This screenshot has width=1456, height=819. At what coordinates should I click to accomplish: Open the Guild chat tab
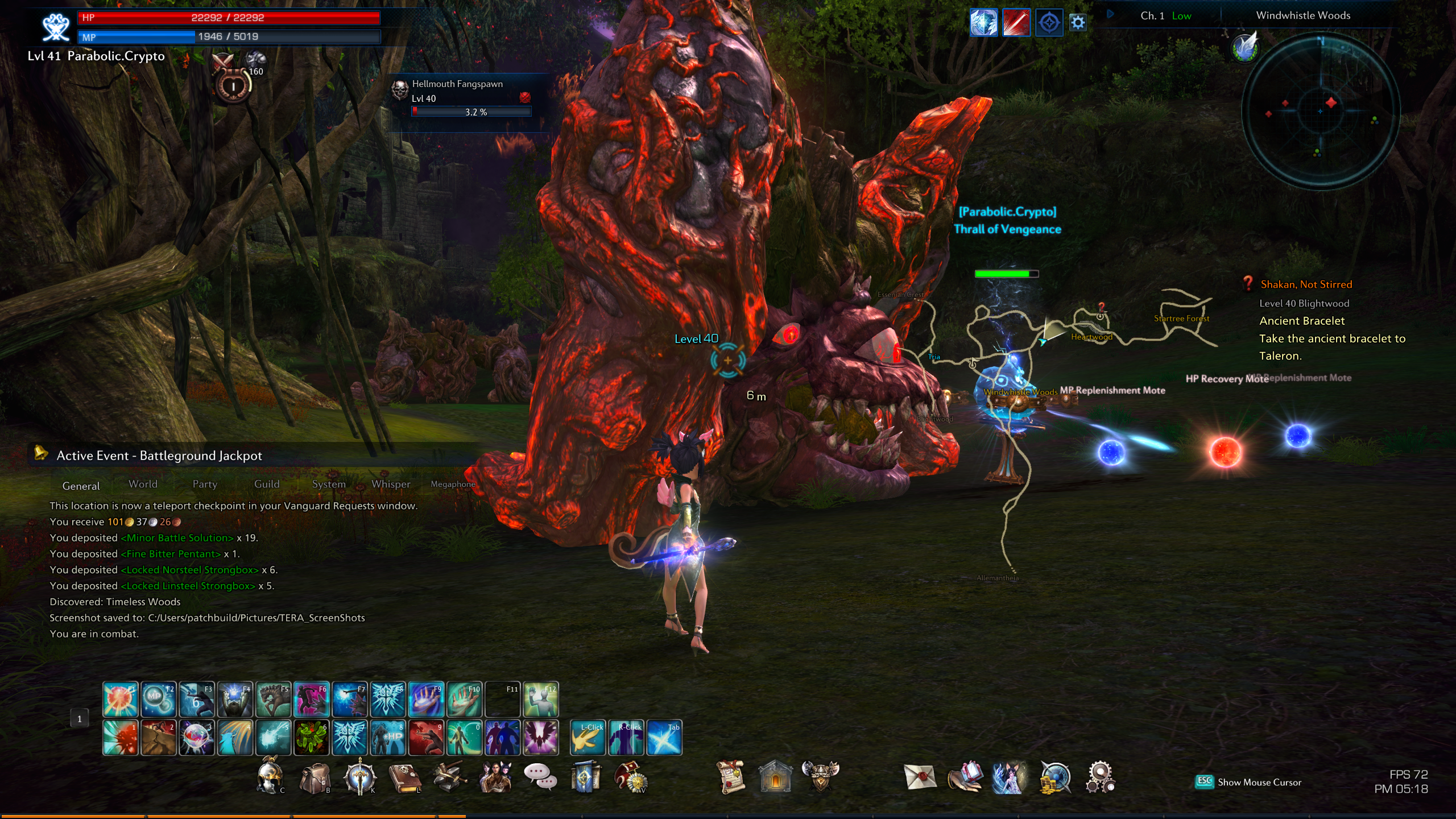point(267,484)
